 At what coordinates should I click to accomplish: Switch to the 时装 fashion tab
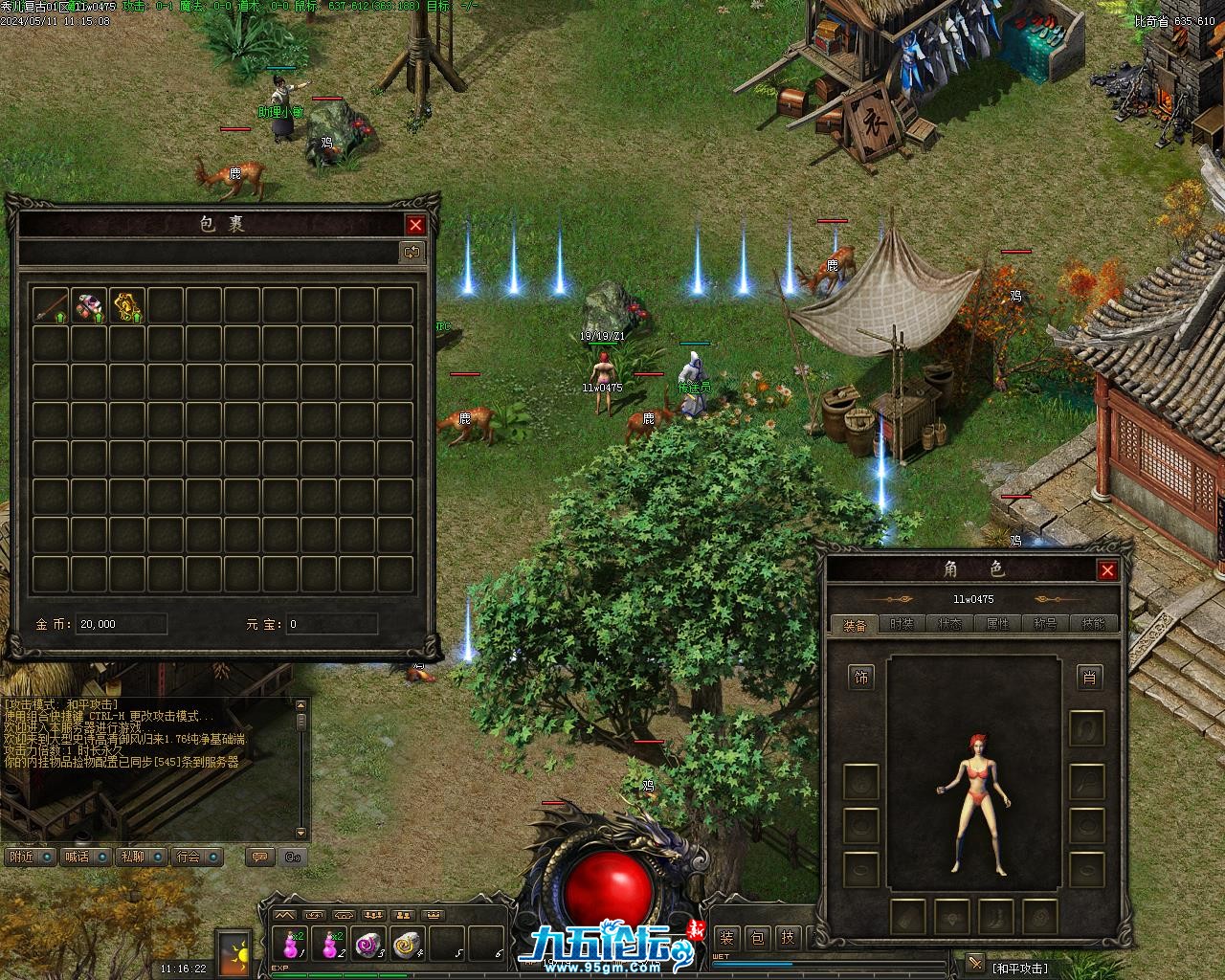902,624
